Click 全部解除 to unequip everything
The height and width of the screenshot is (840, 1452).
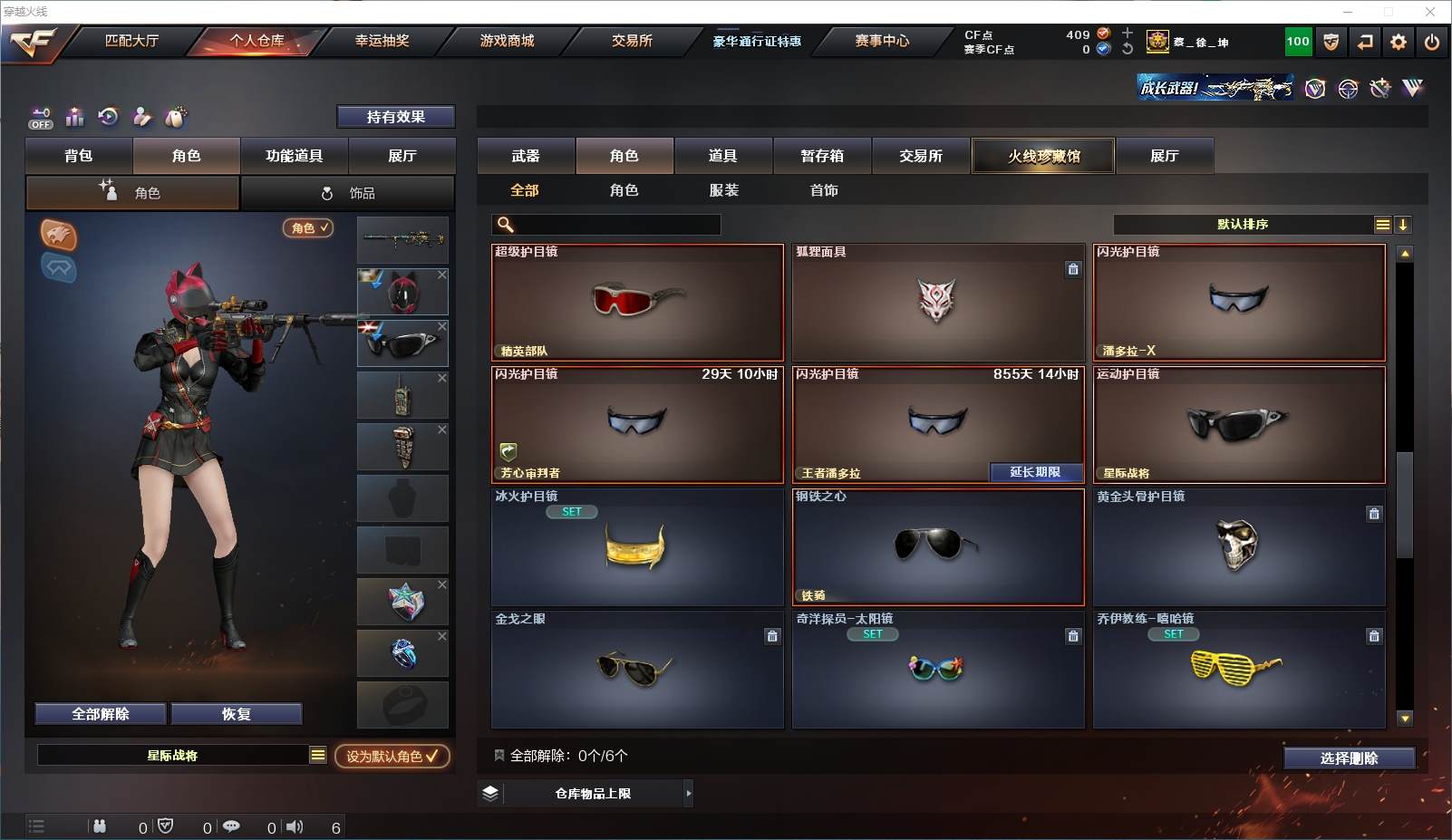[101, 714]
